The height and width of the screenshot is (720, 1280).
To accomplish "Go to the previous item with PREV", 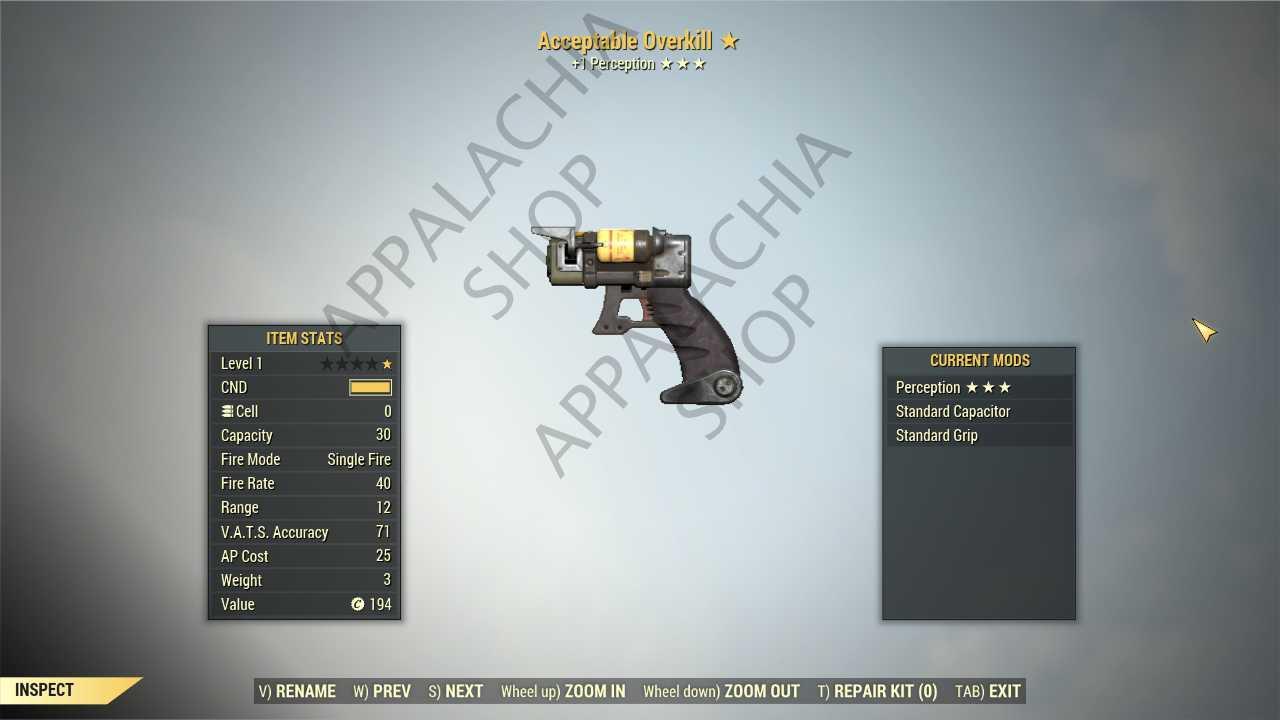I will tap(382, 691).
